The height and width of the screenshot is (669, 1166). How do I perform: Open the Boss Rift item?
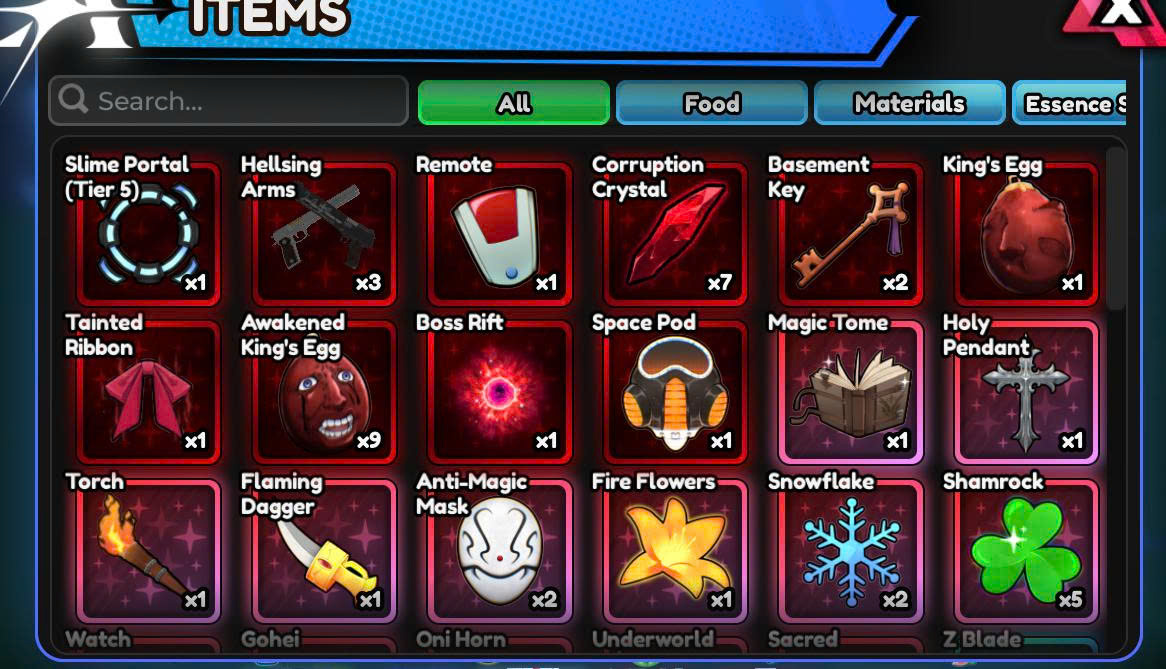click(x=498, y=392)
